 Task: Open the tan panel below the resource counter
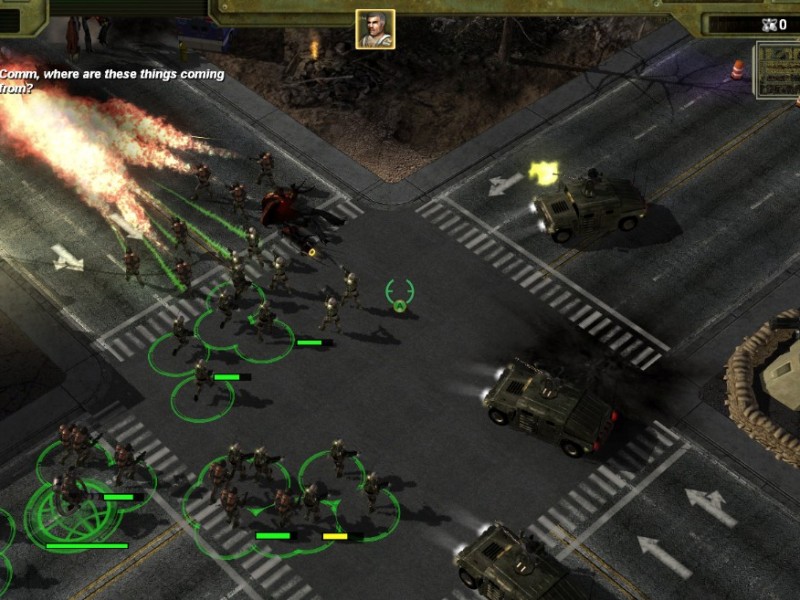tap(778, 70)
